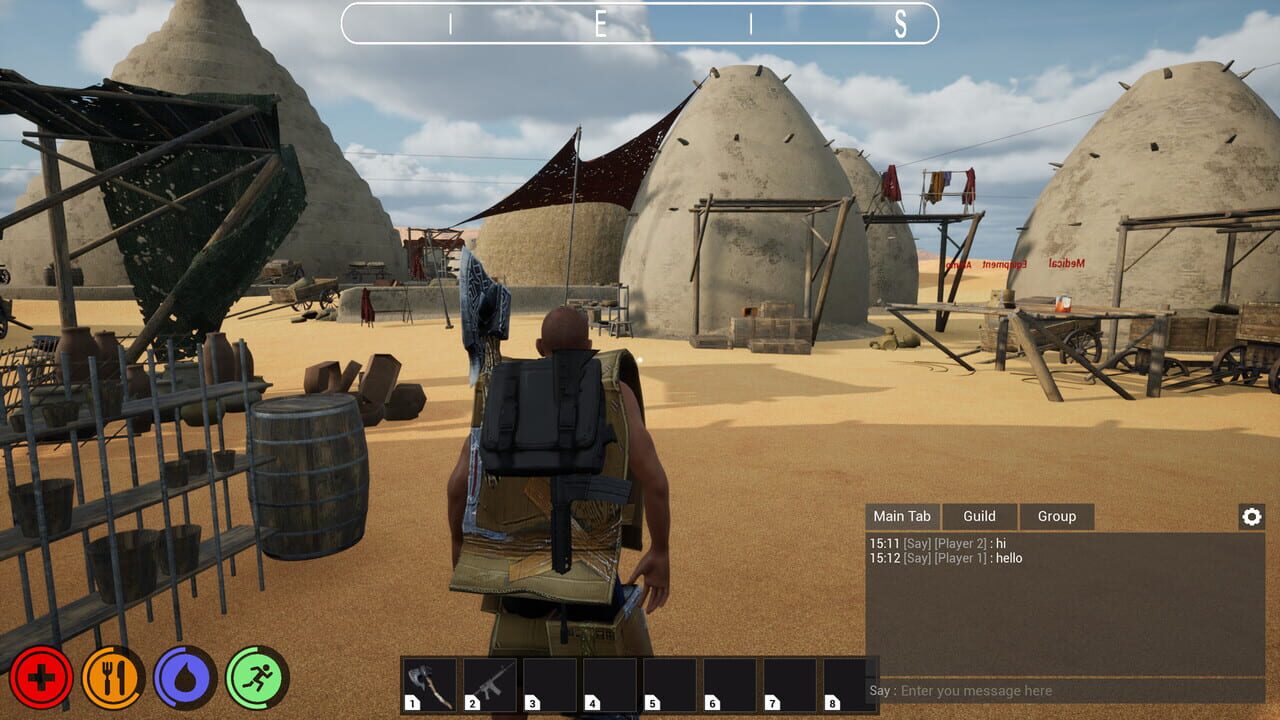
Task: Select empty hotbar slot 8
Action: tap(850, 683)
